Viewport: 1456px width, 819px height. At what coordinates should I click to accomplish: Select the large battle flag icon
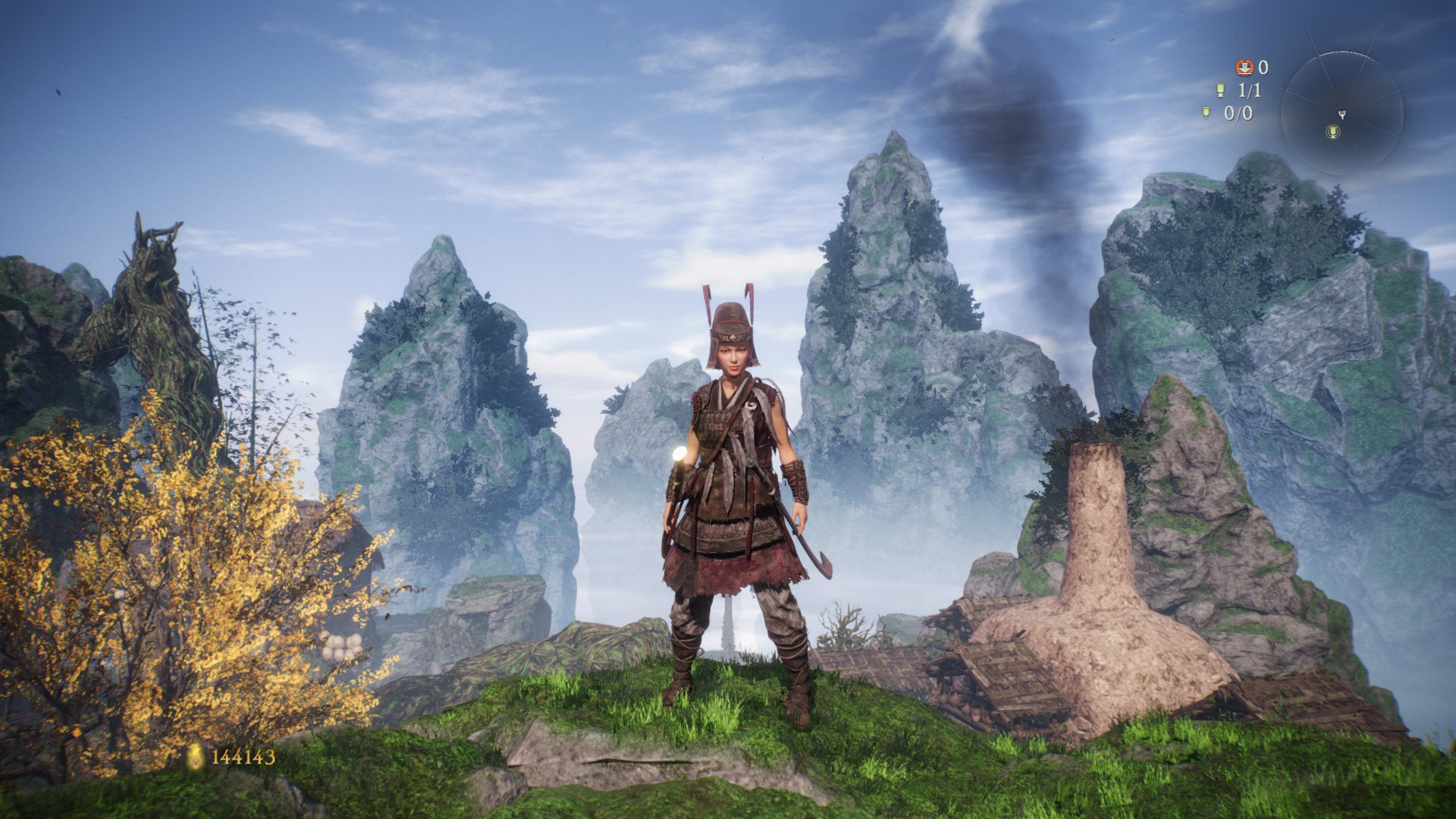1220,90
